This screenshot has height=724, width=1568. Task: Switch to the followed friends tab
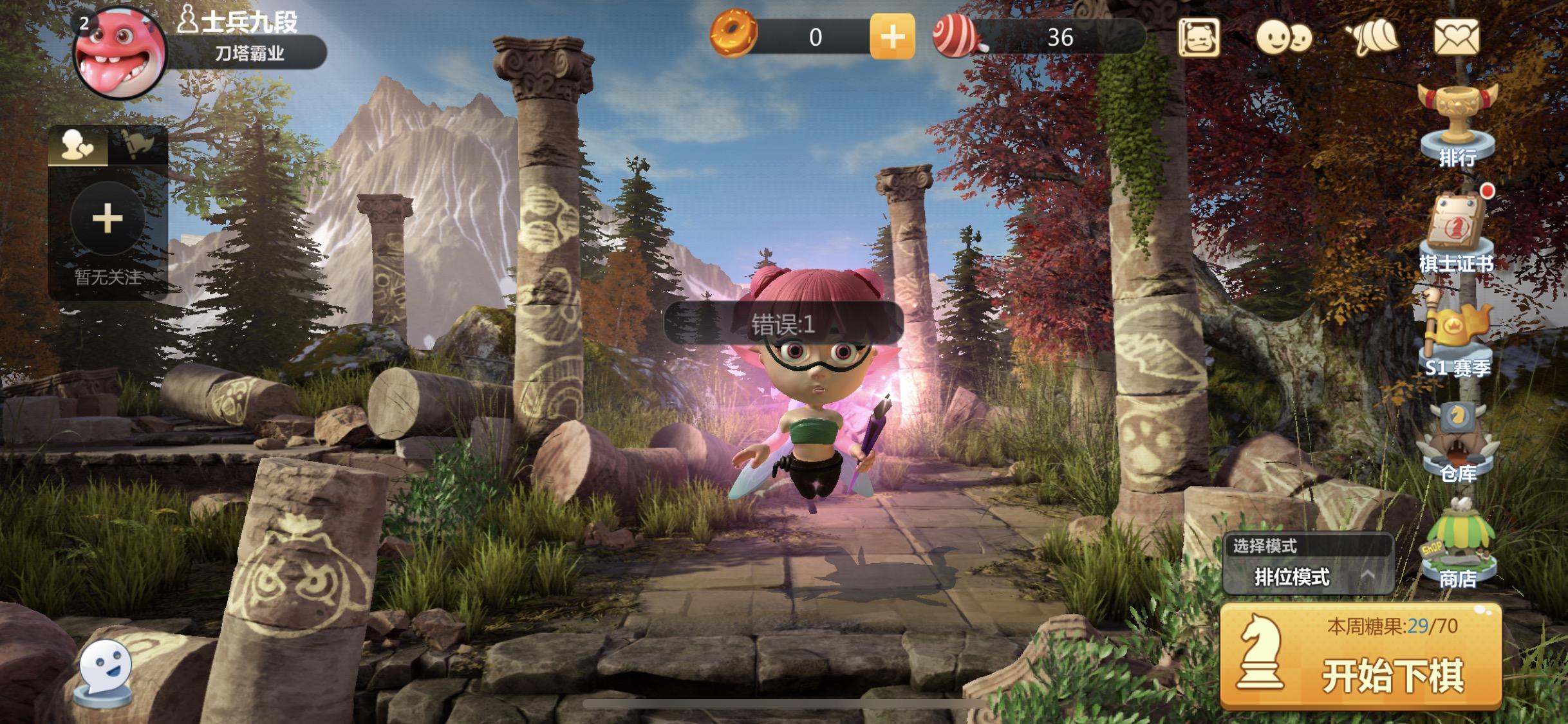[x=78, y=145]
